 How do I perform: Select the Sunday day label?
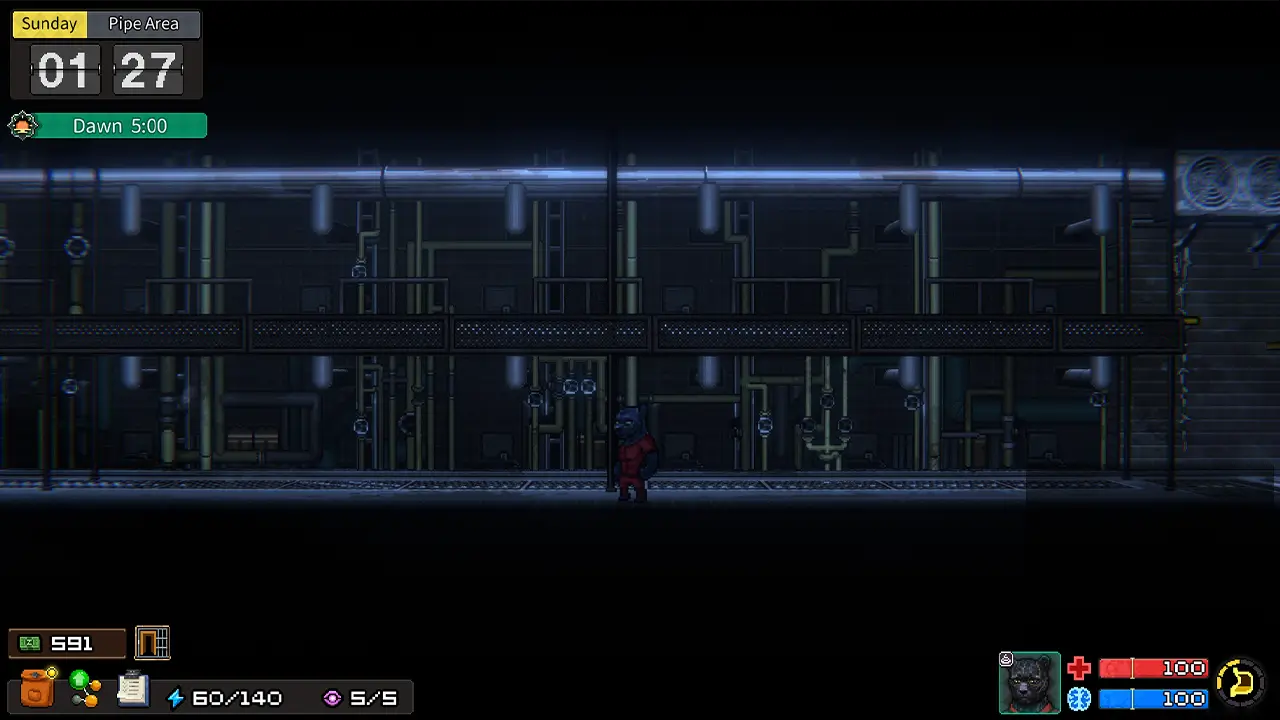coord(48,23)
